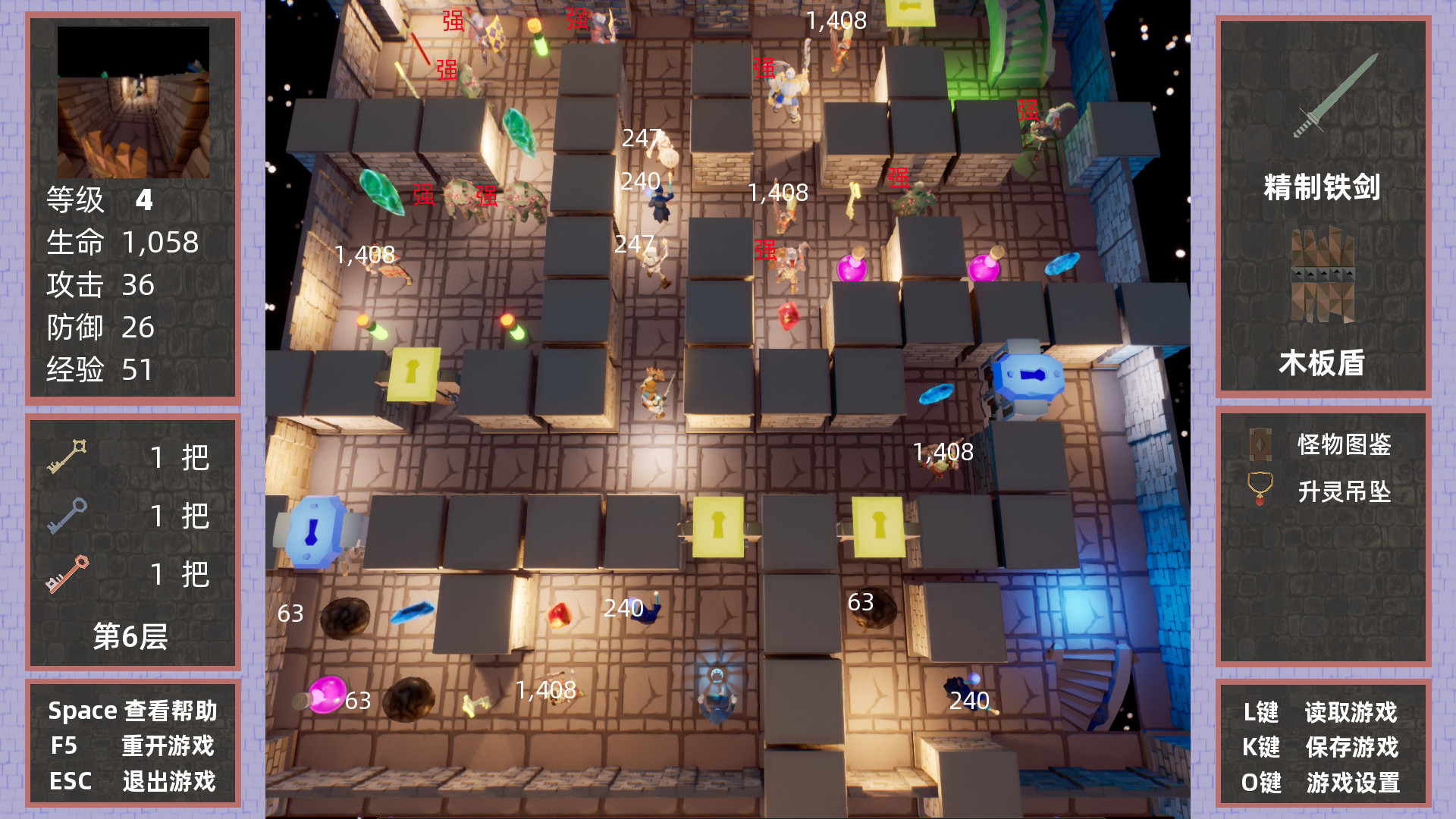Click 读取游戏 next to L键
This screenshot has height=819, width=1456.
coord(1354,713)
